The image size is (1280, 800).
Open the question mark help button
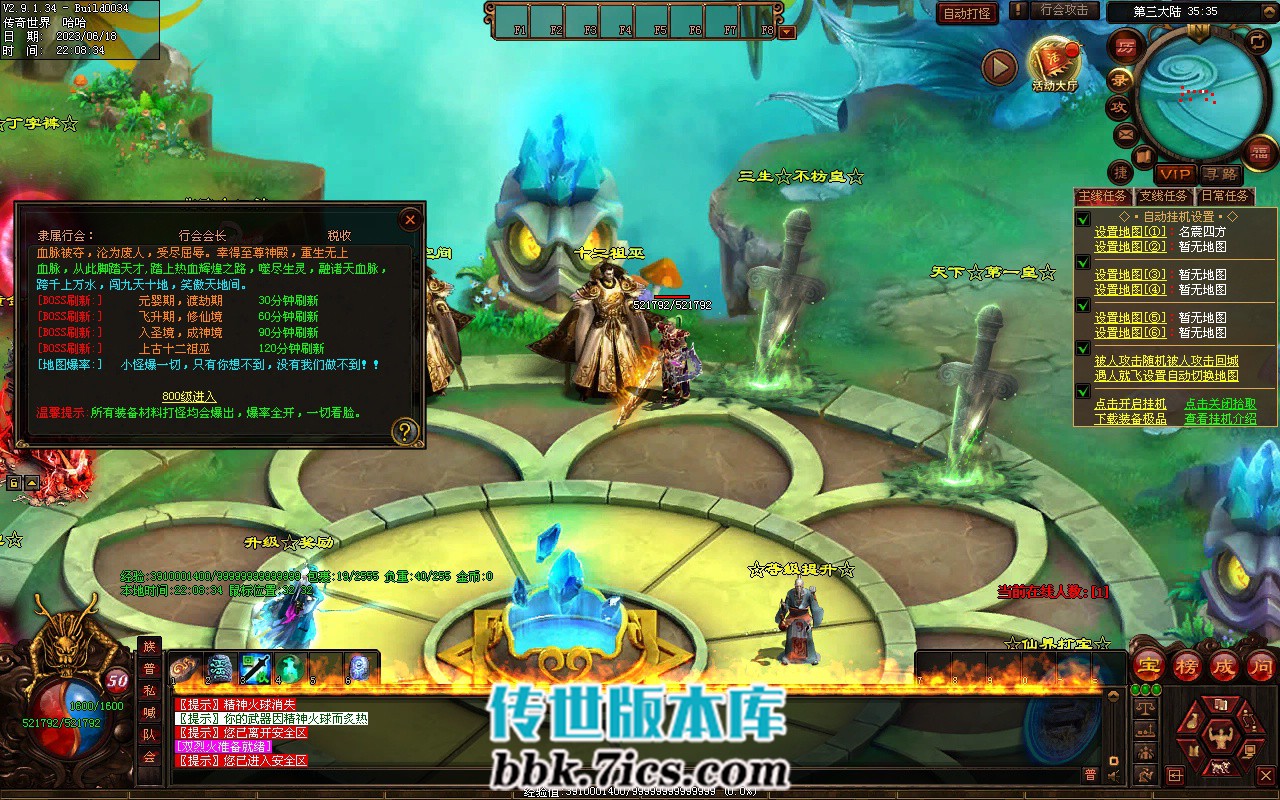(405, 431)
